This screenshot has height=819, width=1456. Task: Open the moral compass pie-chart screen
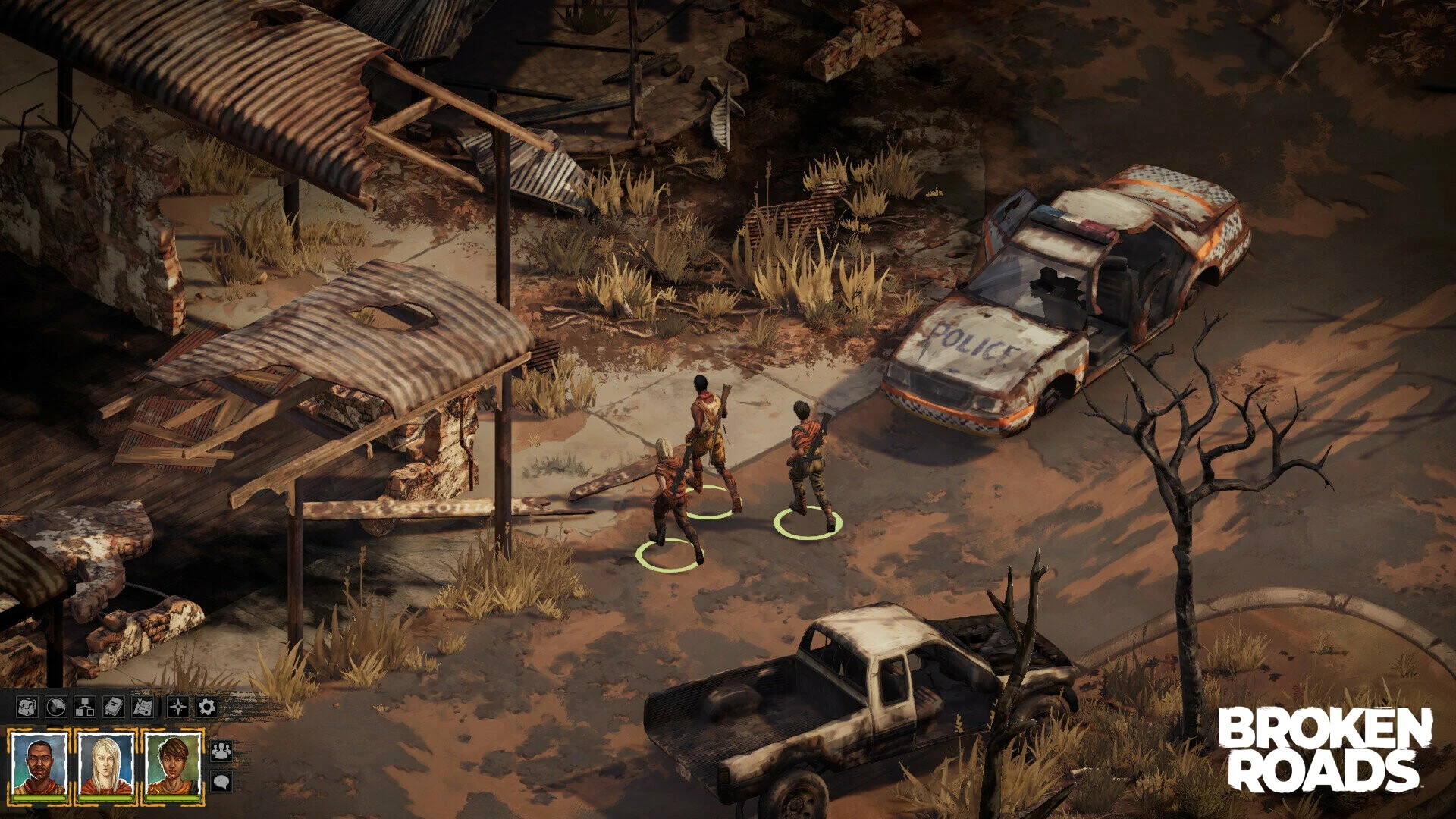[55, 708]
